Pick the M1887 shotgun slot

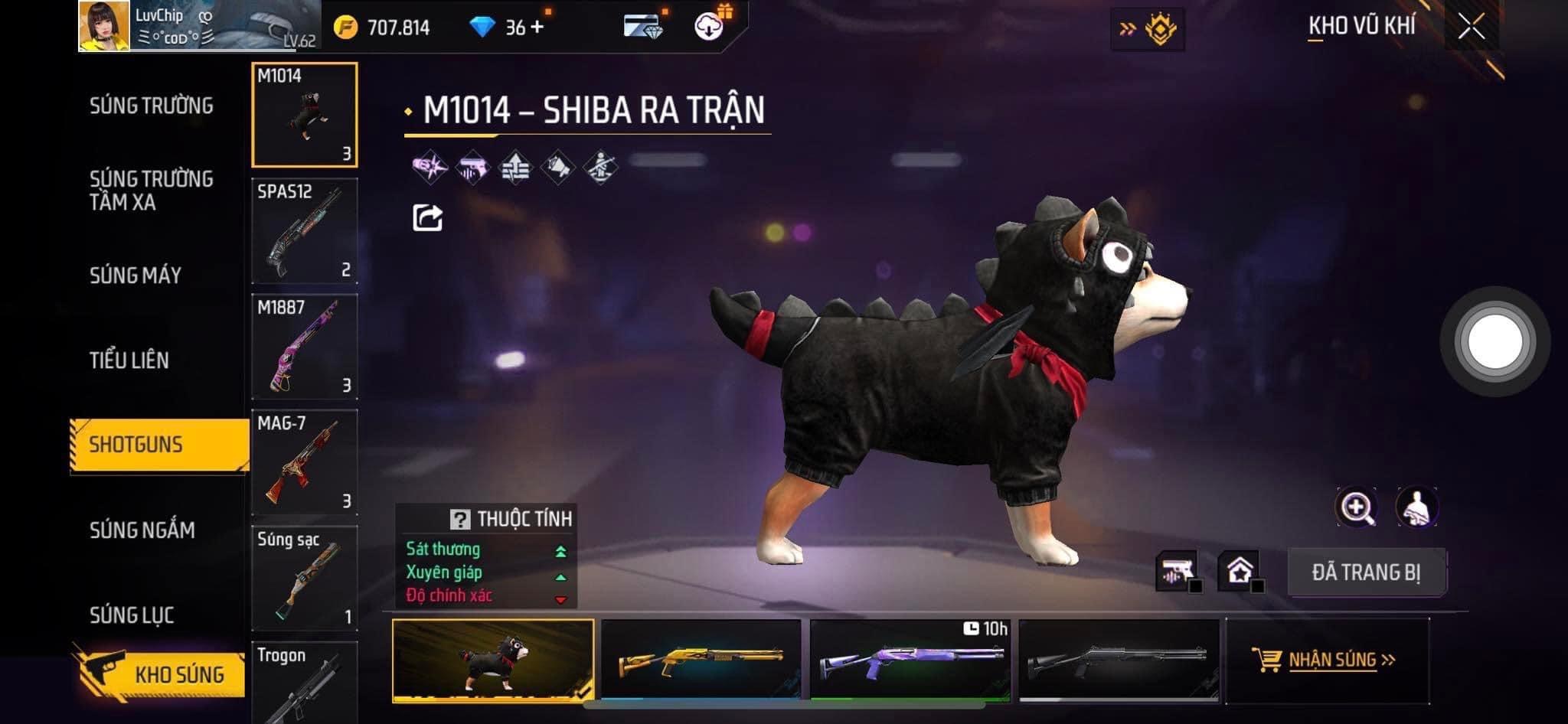click(x=305, y=347)
